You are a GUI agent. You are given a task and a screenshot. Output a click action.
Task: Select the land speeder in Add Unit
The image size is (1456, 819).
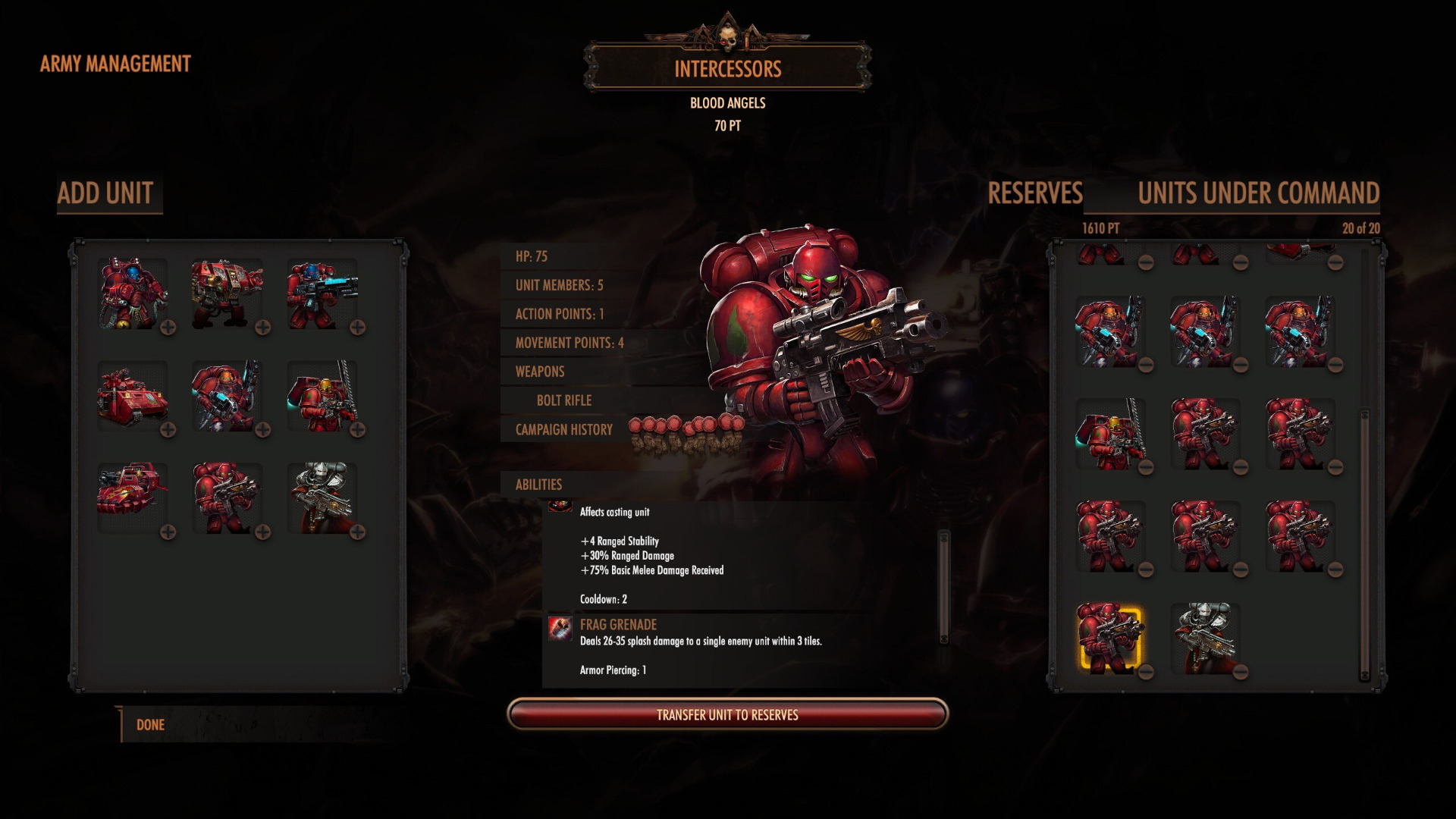[x=132, y=498]
